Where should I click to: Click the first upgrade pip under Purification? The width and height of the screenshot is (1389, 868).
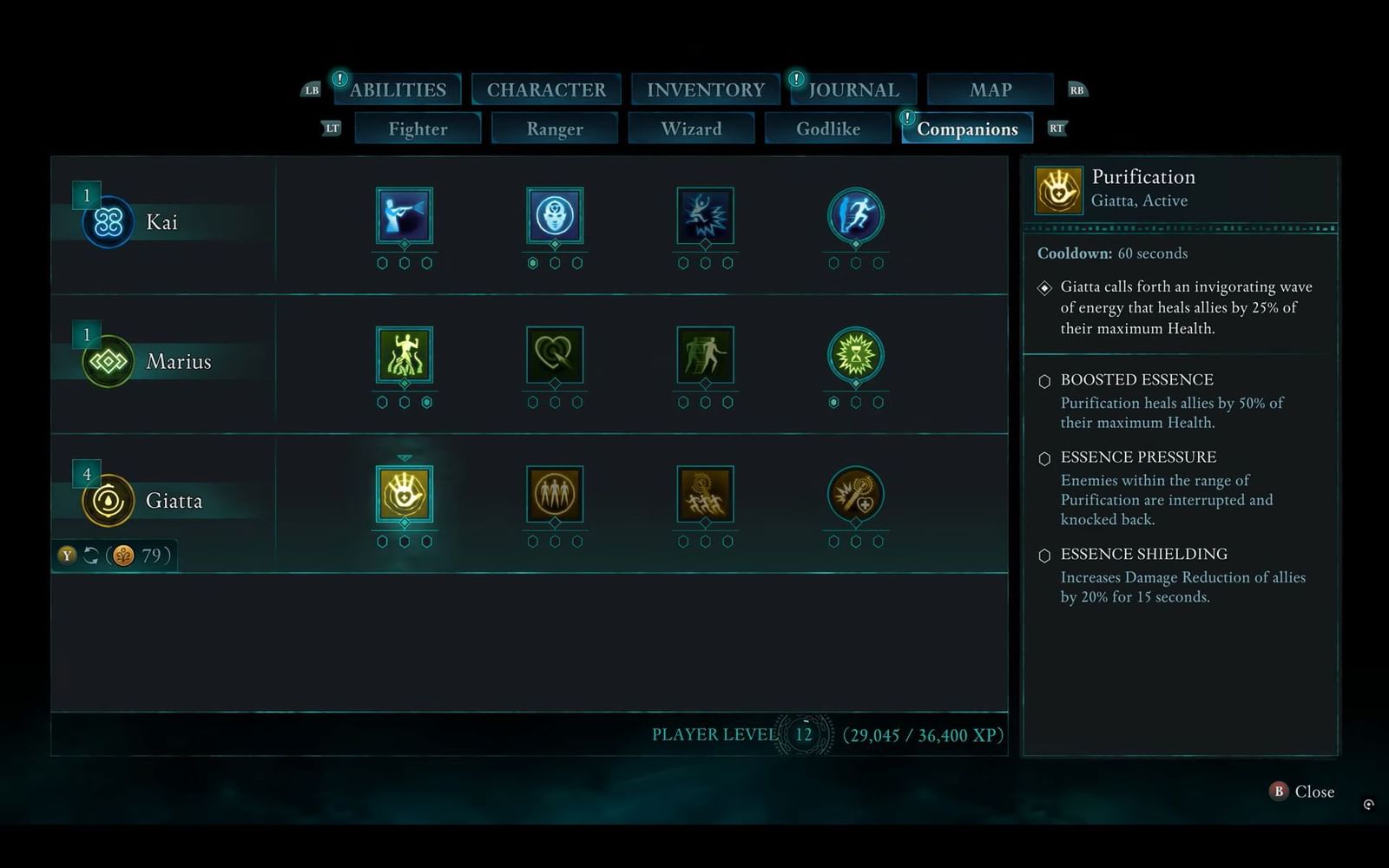382,540
